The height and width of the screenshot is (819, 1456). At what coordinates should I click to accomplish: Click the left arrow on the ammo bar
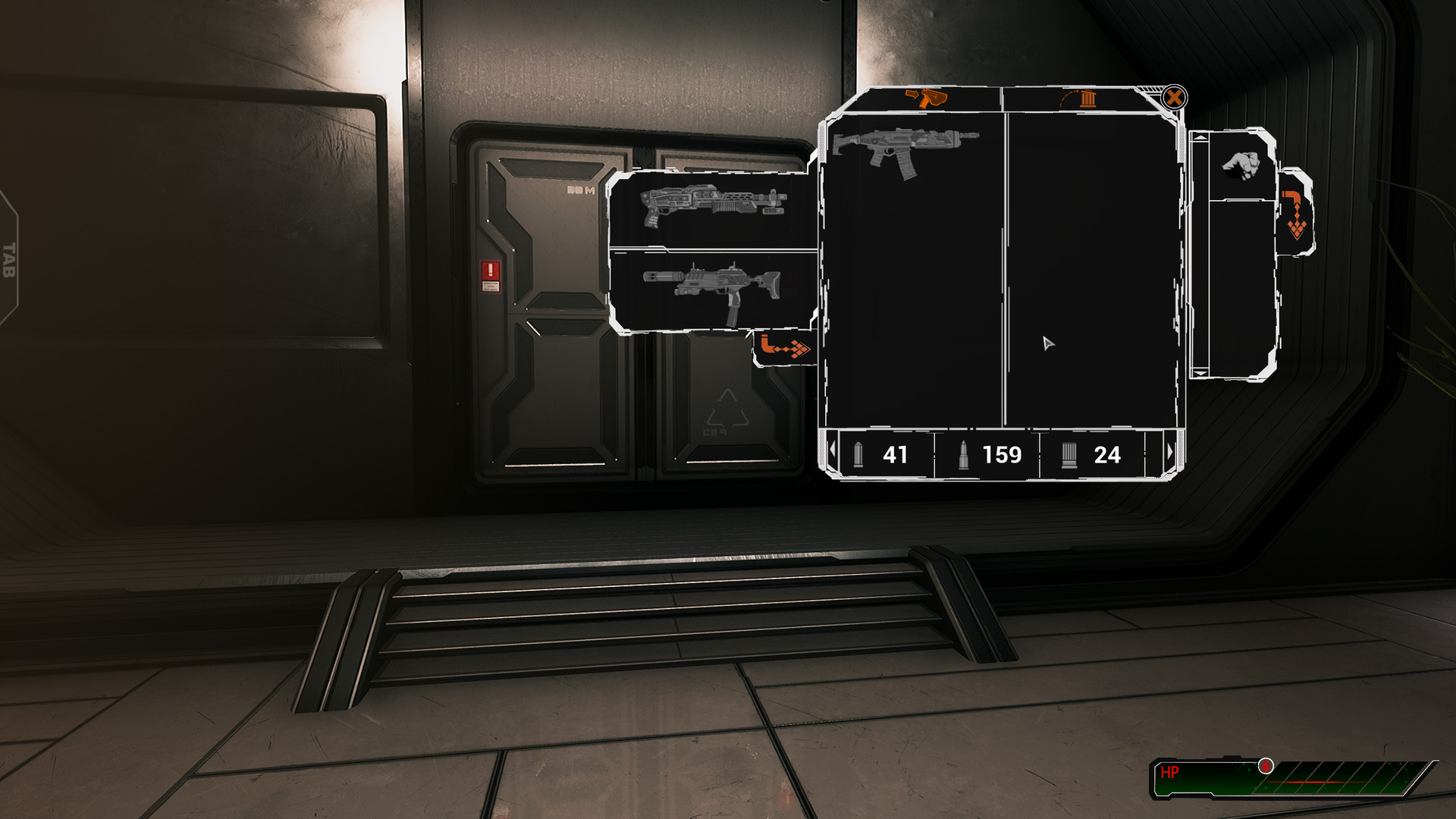click(833, 453)
